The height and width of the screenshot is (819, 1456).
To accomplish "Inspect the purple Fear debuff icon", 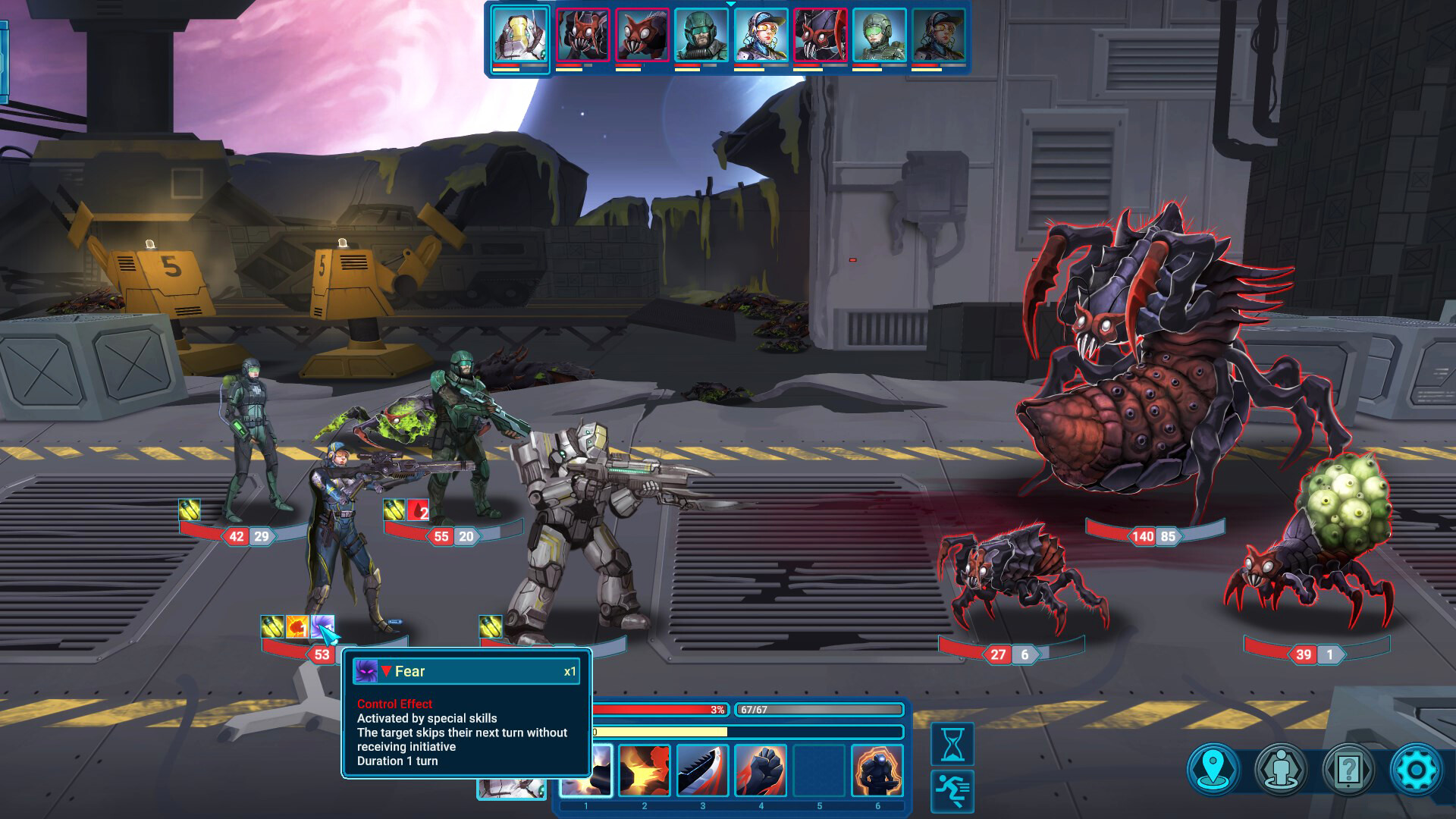I will click(321, 626).
